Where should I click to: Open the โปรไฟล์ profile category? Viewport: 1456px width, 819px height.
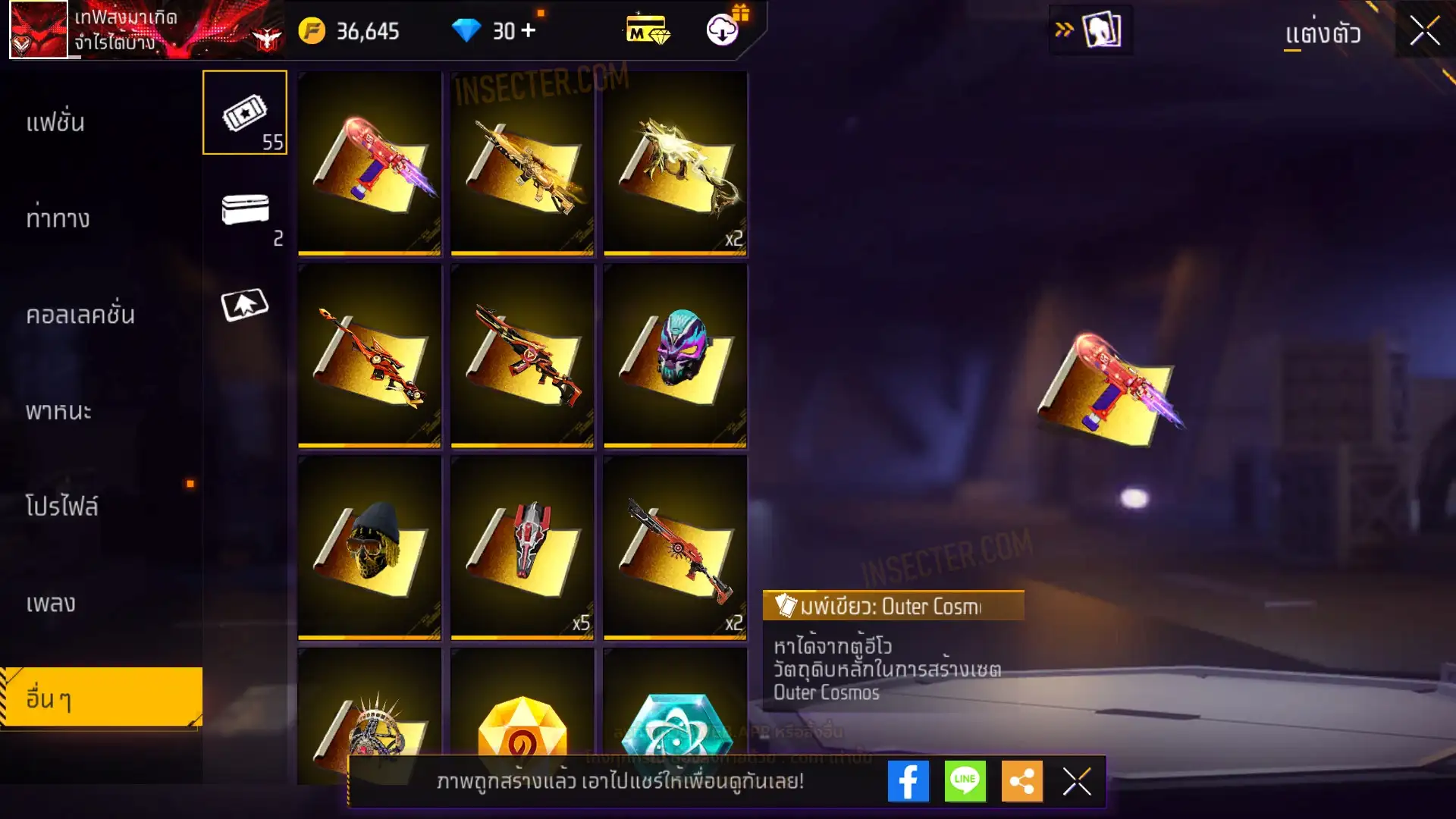61,507
